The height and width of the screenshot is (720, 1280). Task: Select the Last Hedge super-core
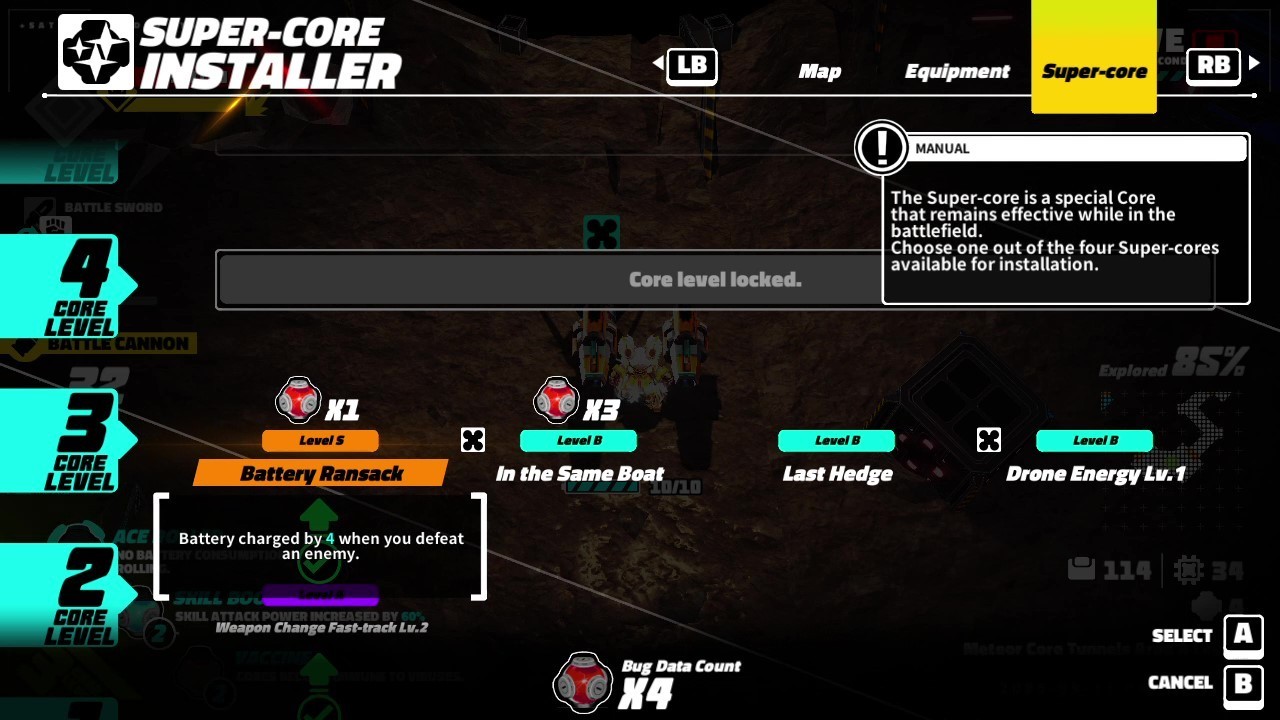click(x=837, y=473)
